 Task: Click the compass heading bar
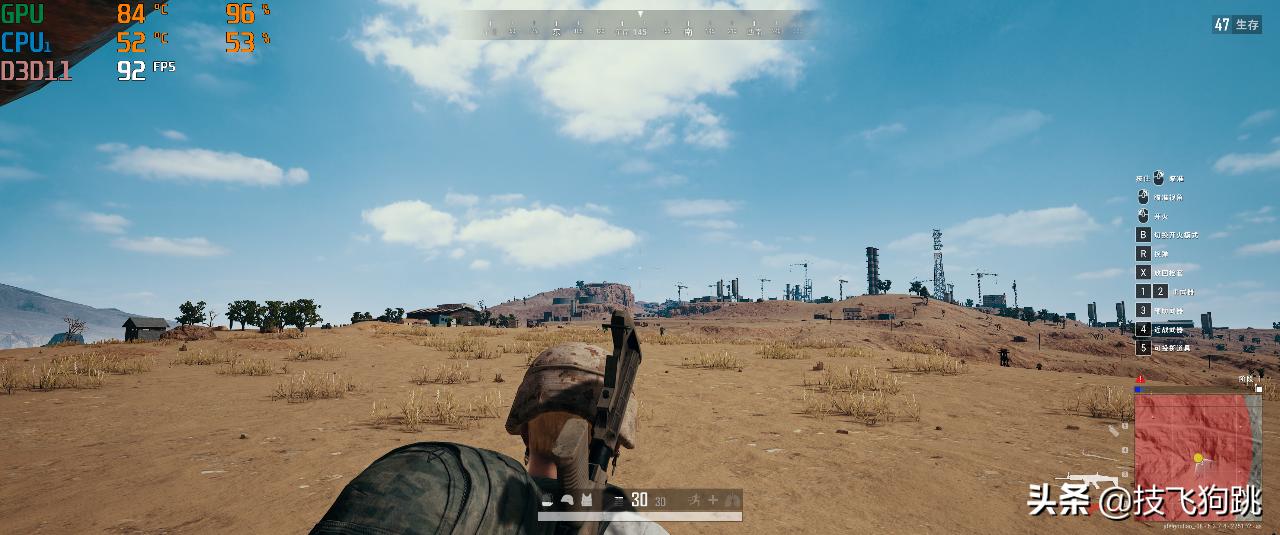click(x=641, y=26)
